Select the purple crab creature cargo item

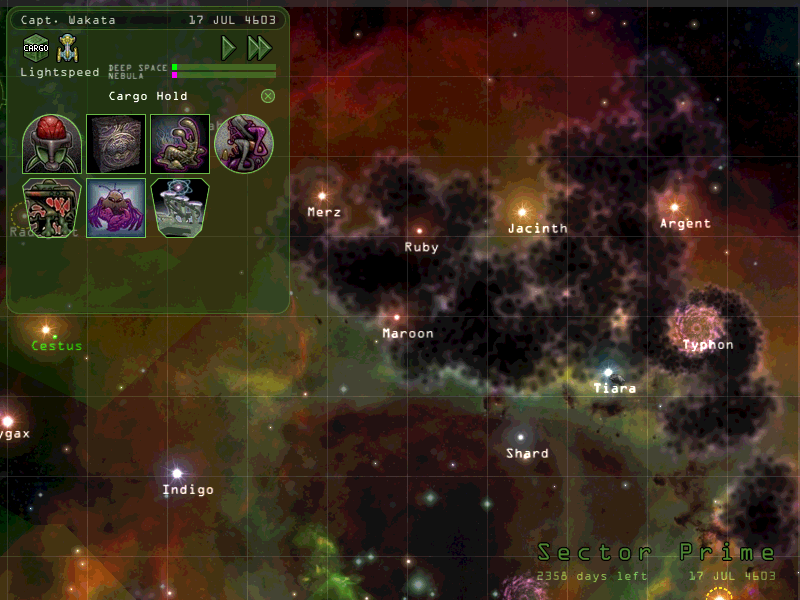116,208
